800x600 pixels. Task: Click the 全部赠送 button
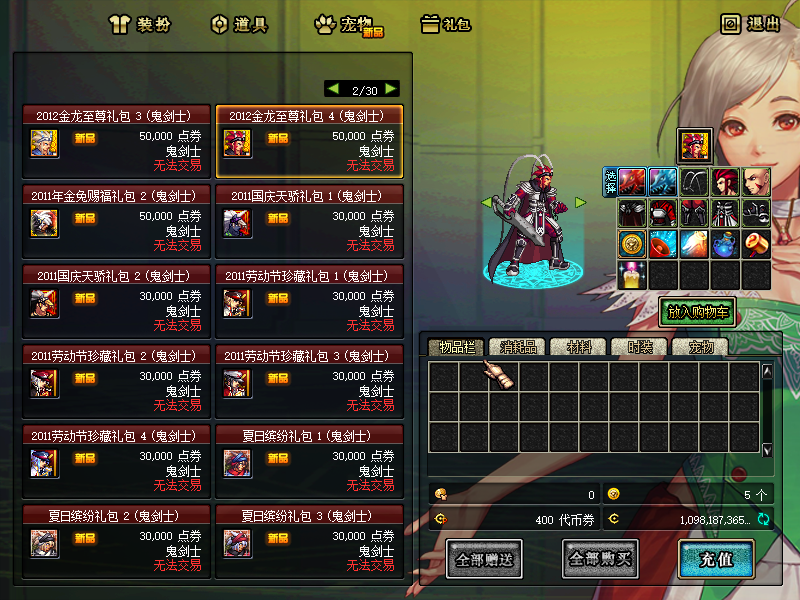[x=485, y=559]
